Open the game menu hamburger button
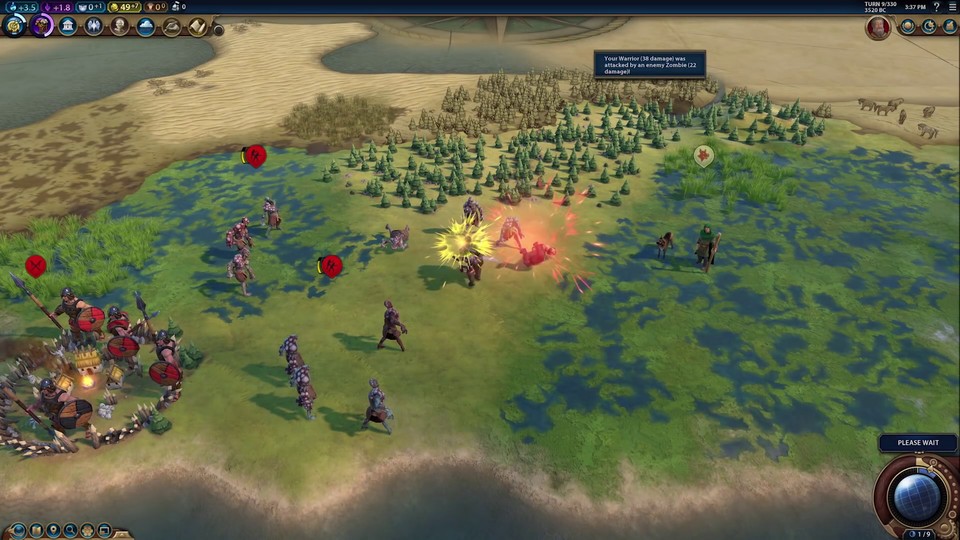 951,6
